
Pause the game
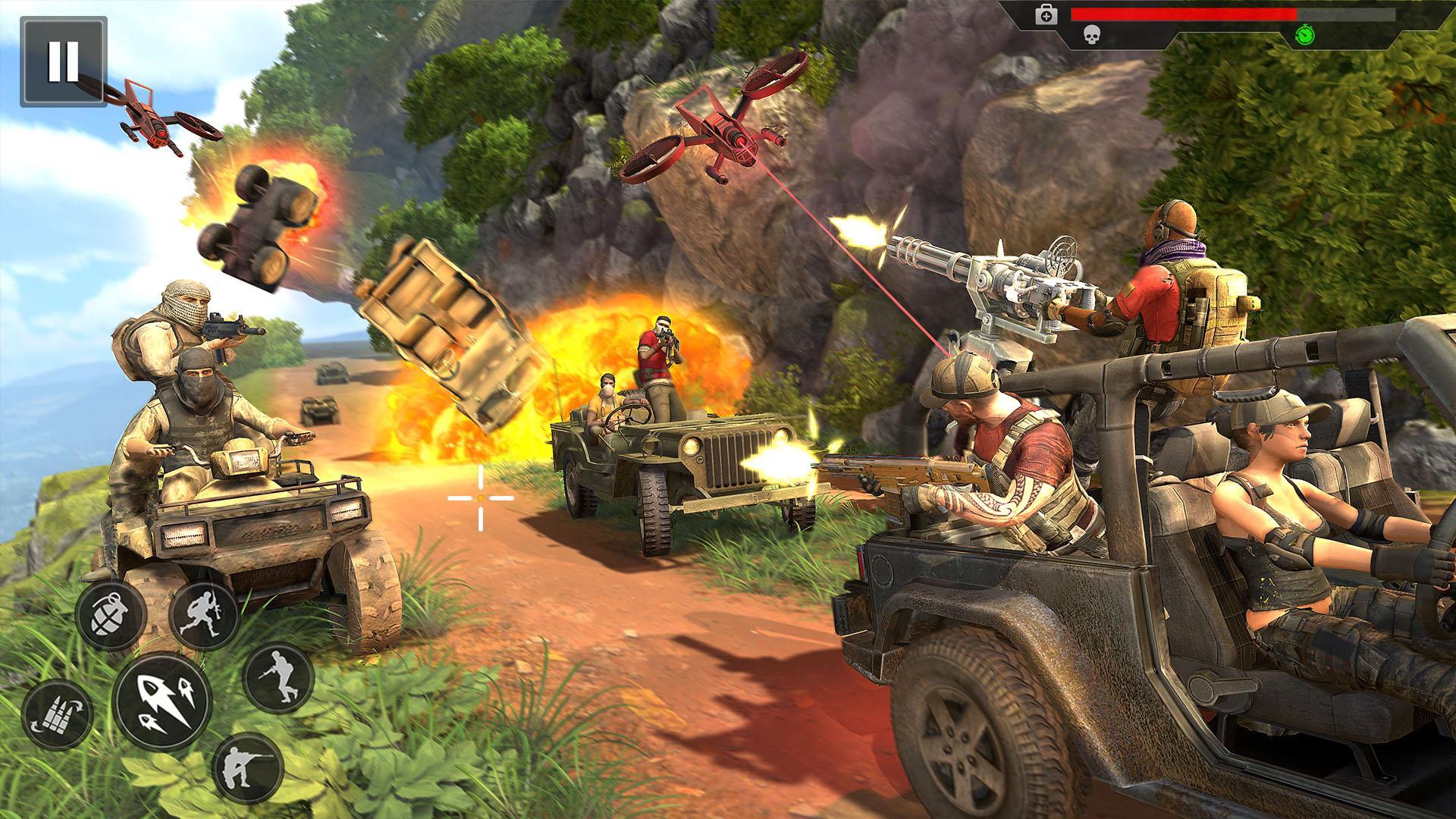[x=63, y=61]
